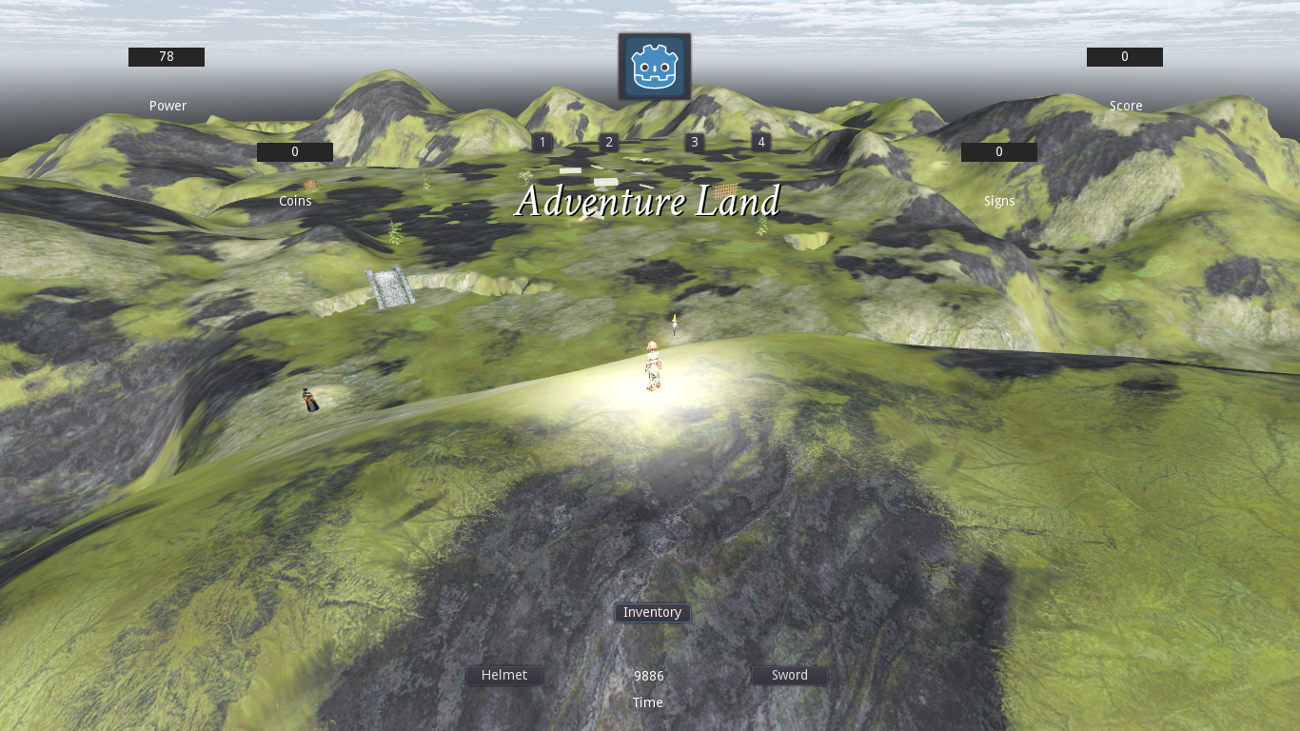The image size is (1300, 731).
Task: Click the Signs counter showing 0
Action: point(998,151)
